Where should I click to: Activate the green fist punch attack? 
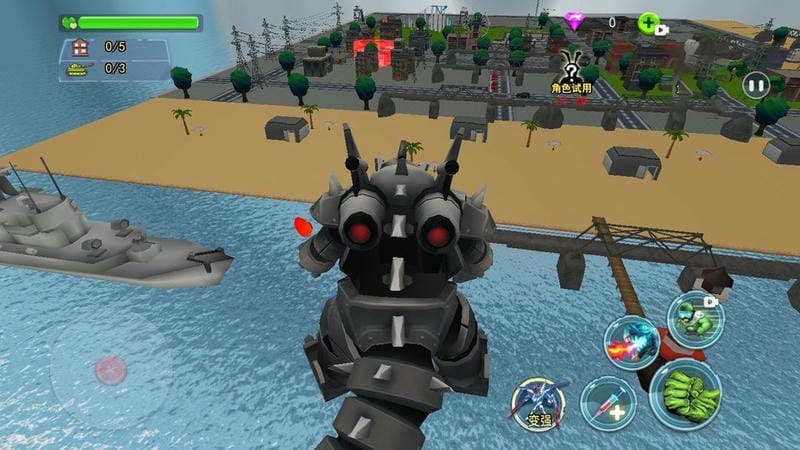[x=686, y=394]
